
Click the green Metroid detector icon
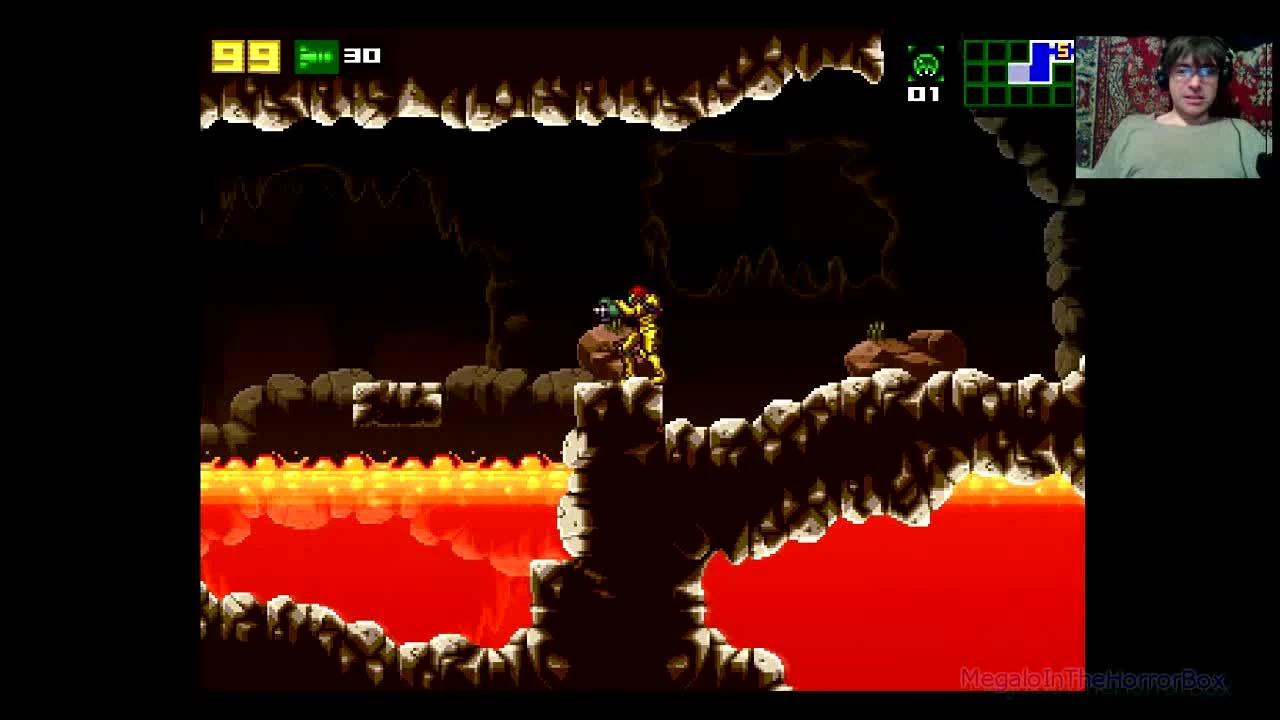tap(927, 65)
